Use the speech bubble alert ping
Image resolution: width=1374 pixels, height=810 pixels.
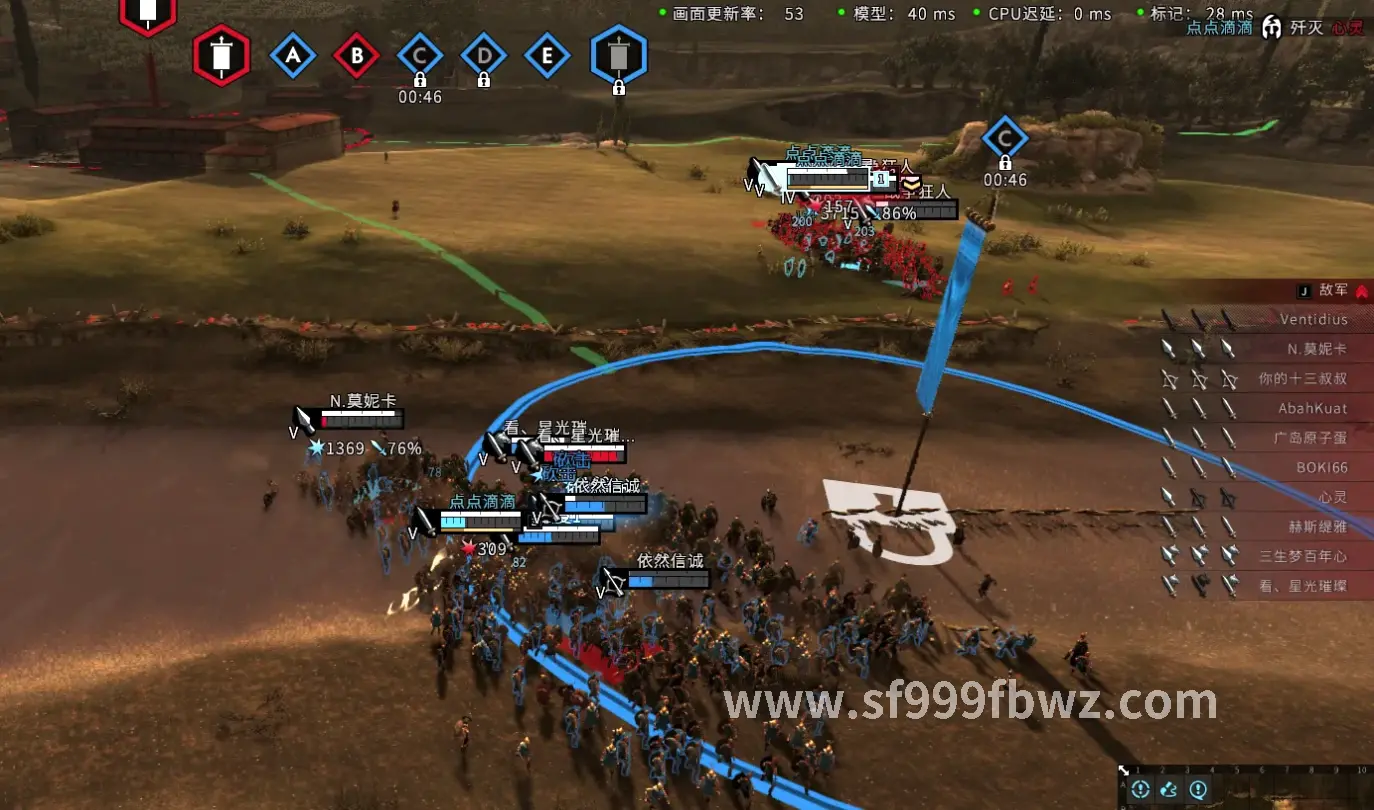point(1198,790)
